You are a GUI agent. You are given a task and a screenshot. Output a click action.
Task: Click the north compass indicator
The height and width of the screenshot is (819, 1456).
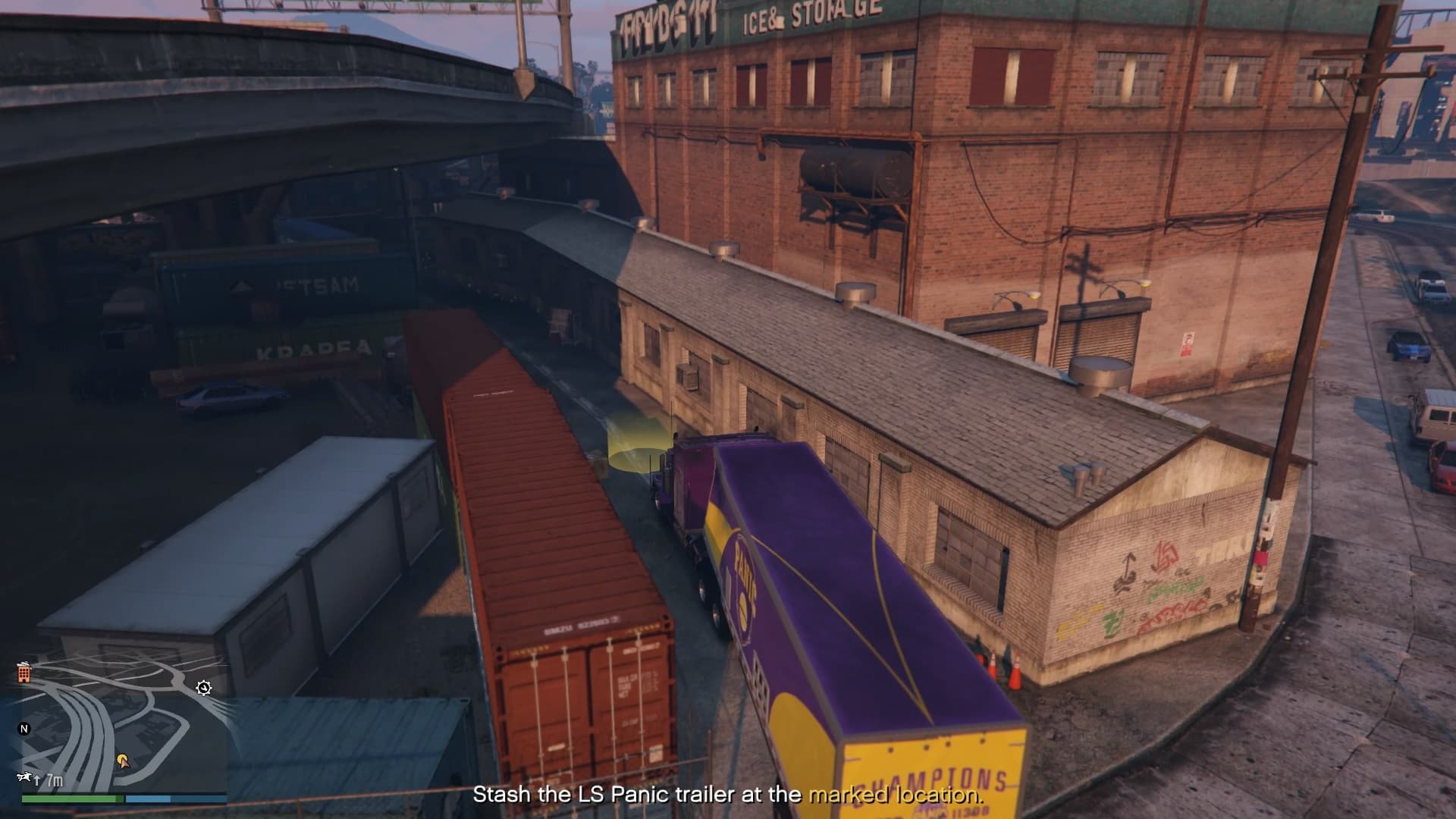click(24, 729)
